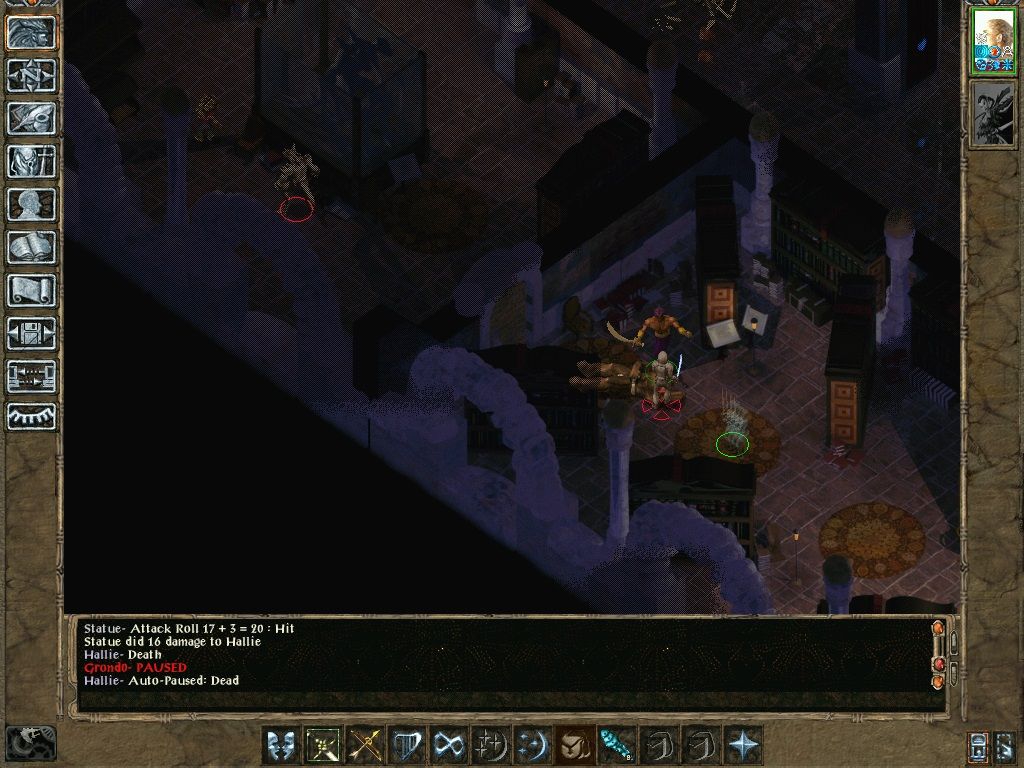Open options with the floppy disk icon
This screenshot has width=1024, height=768.
31,333
